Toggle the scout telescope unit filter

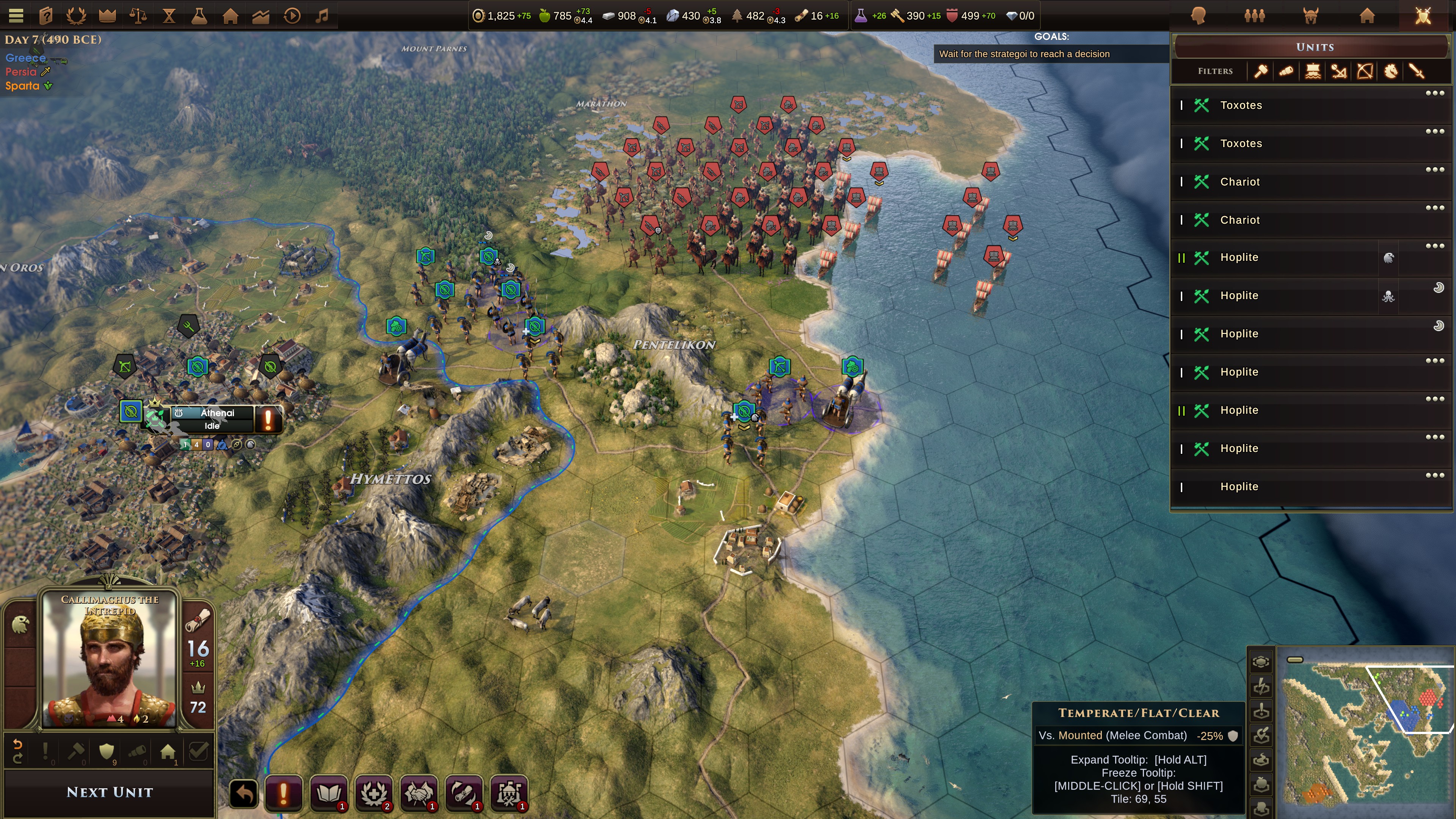tap(1287, 71)
